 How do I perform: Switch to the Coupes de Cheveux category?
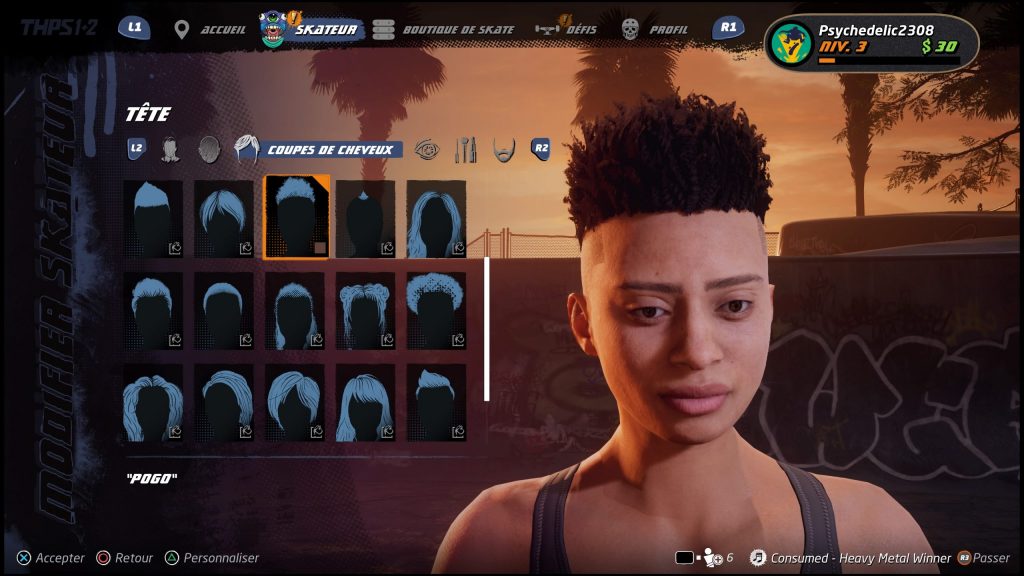(320, 150)
